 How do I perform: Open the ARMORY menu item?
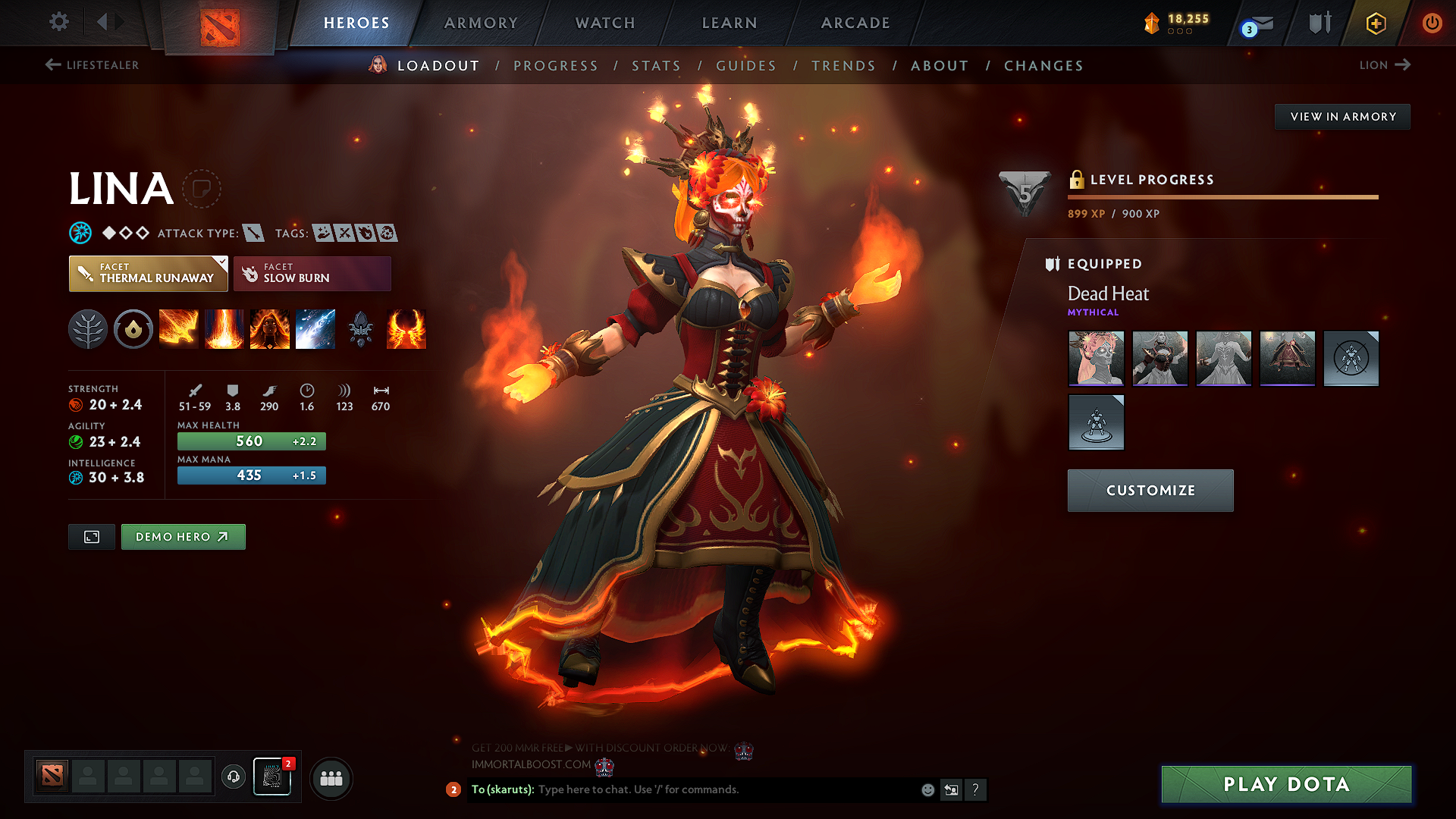481,23
